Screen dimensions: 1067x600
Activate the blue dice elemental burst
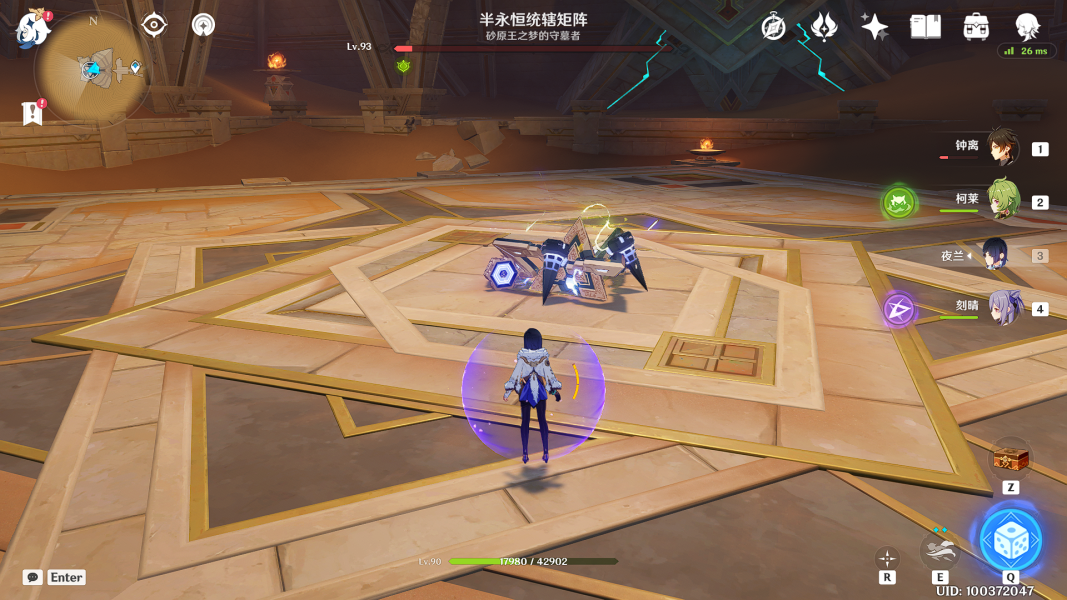pyautogui.click(x=1010, y=541)
